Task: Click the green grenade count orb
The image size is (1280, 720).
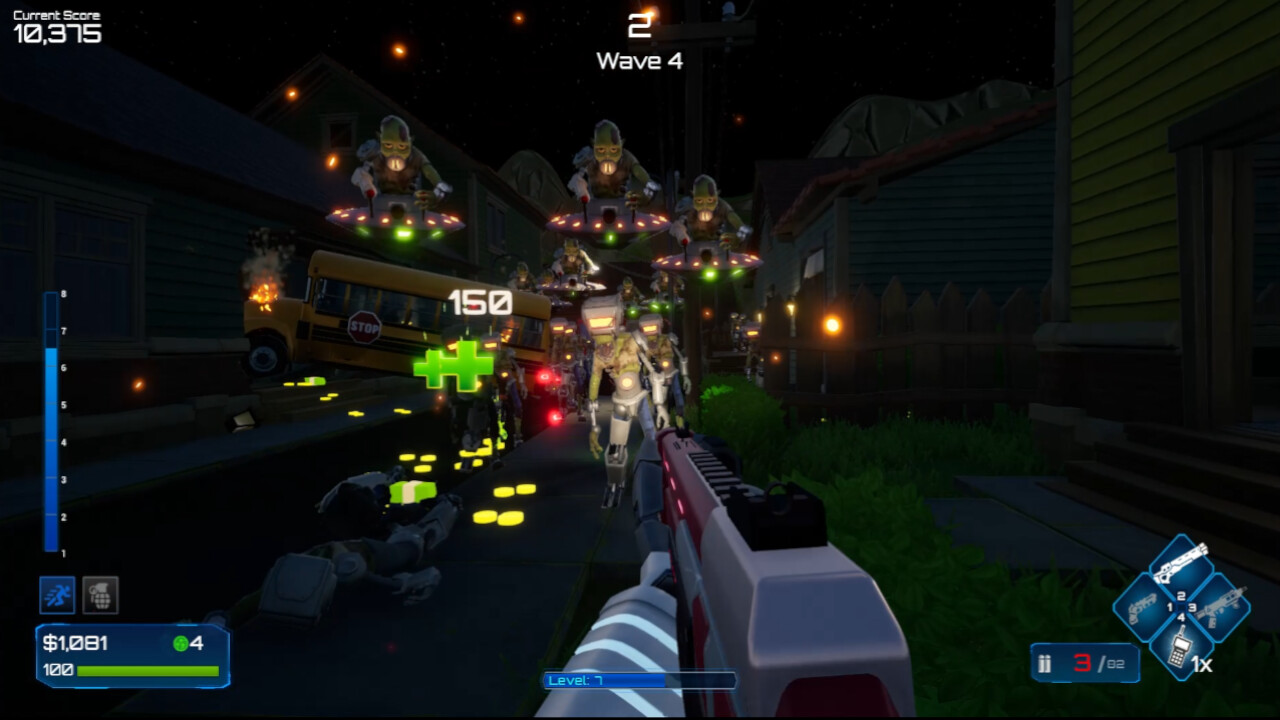Action: [181, 644]
